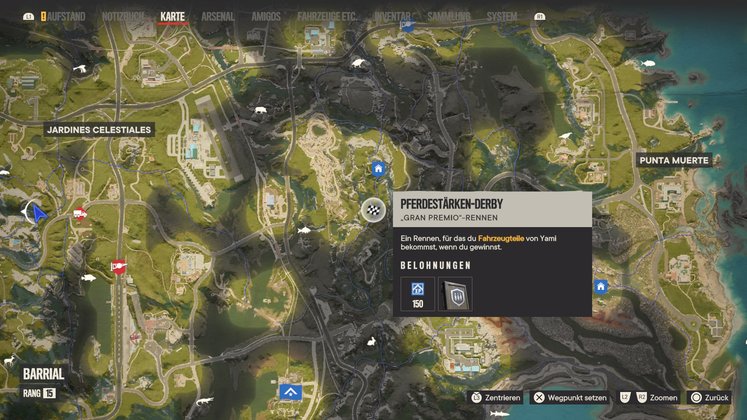This screenshot has height=420, width=747.
Task: Select the Punta Muerte region label
Action: 674,160
